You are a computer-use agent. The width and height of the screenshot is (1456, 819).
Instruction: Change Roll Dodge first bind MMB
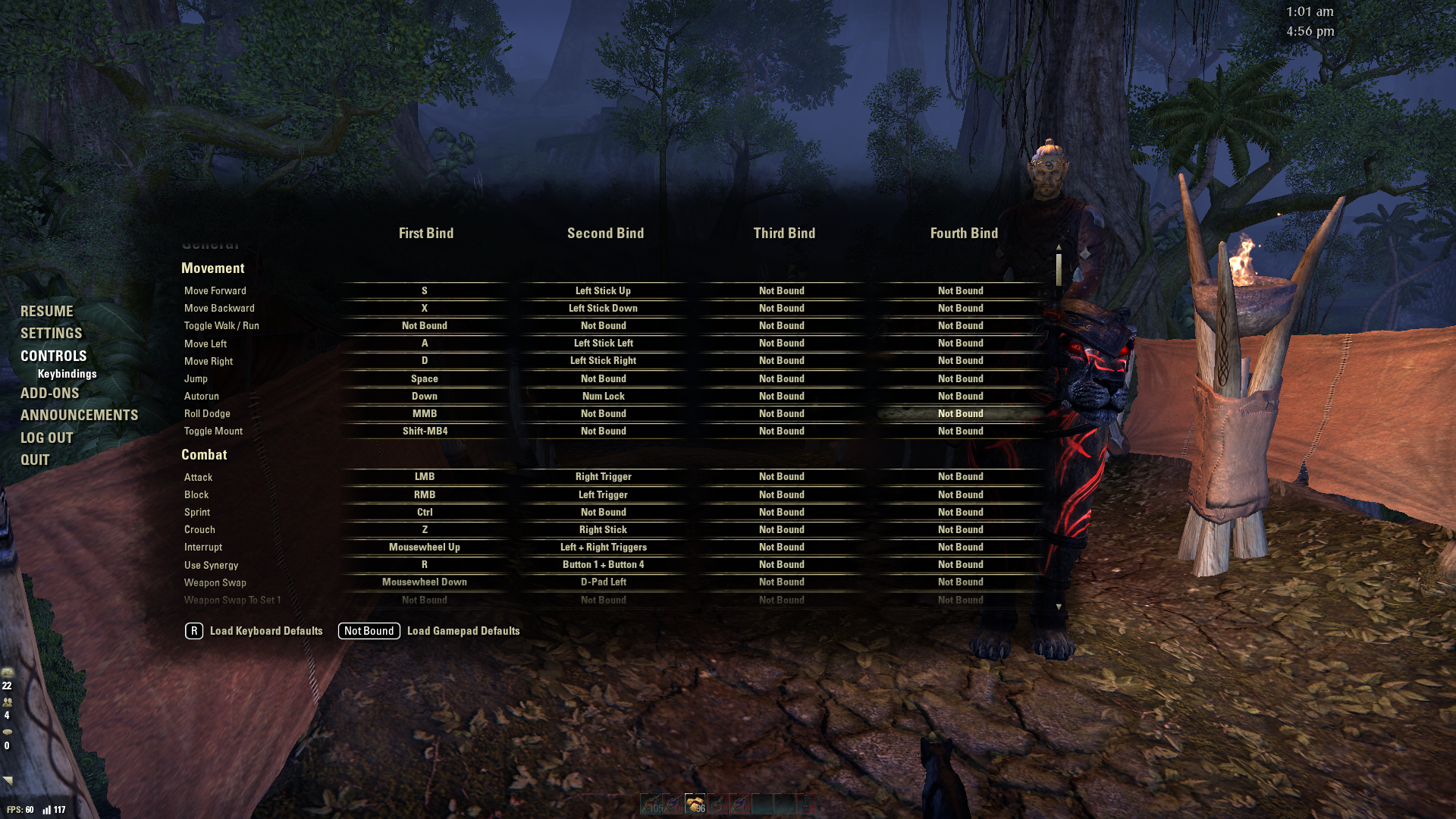[425, 414]
